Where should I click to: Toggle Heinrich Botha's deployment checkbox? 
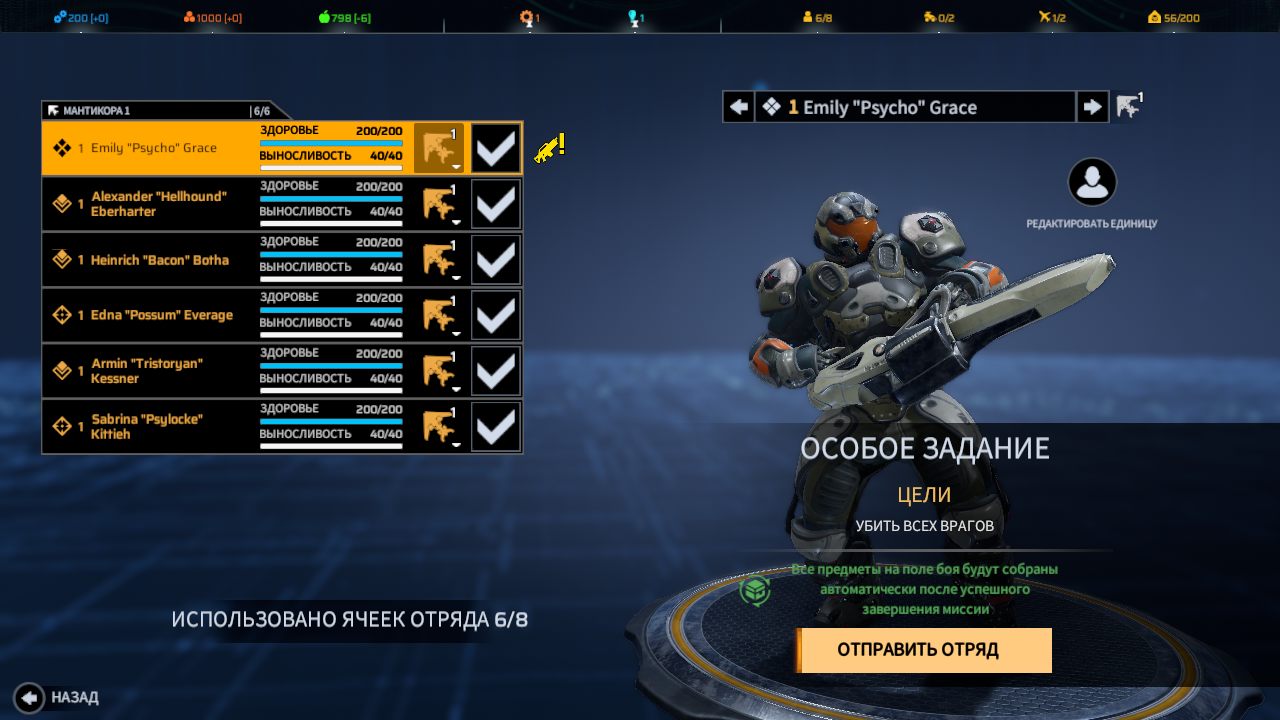[496, 260]
